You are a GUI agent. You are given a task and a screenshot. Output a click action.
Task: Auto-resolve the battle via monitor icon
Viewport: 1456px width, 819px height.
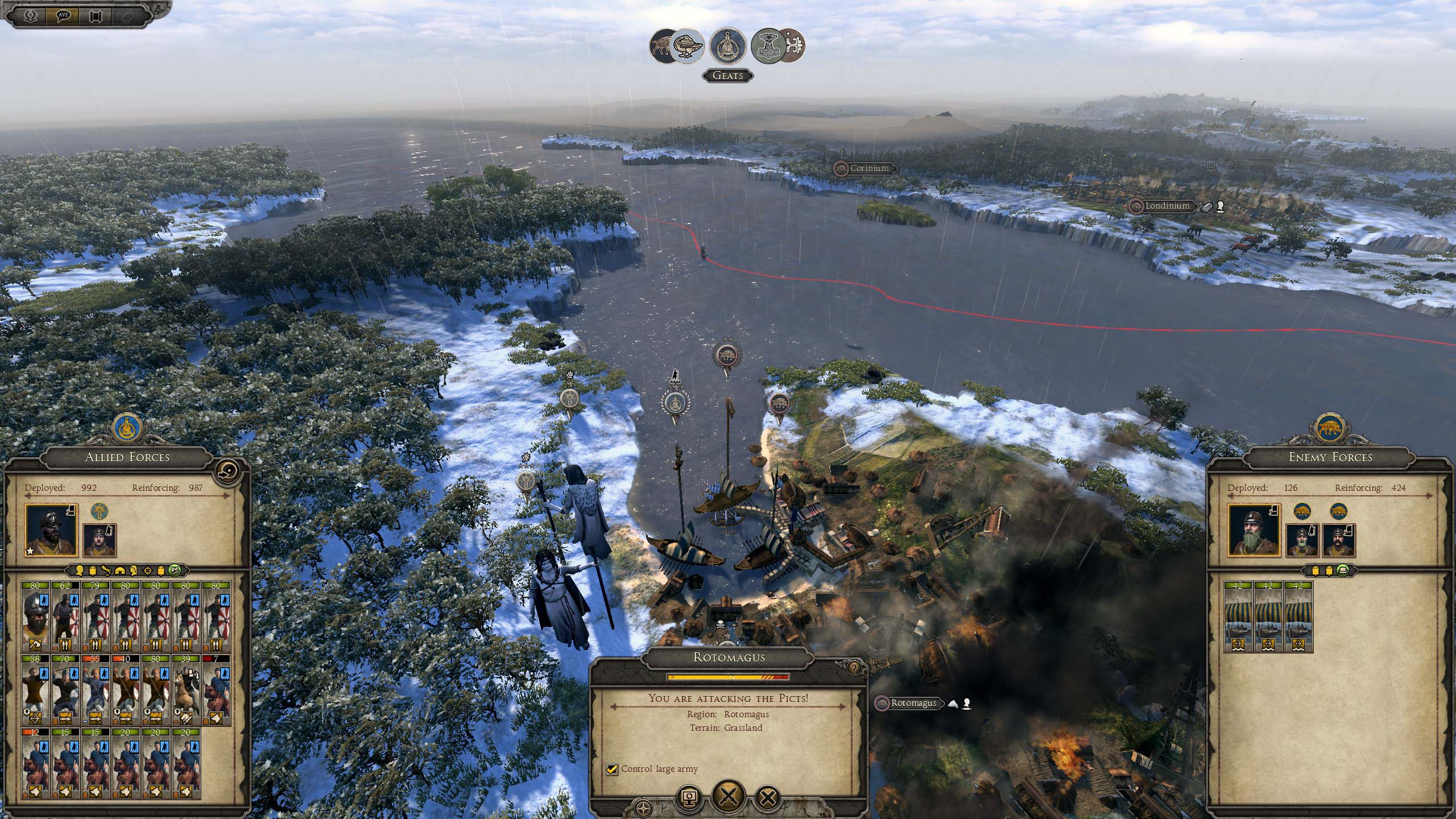[689, 797]
